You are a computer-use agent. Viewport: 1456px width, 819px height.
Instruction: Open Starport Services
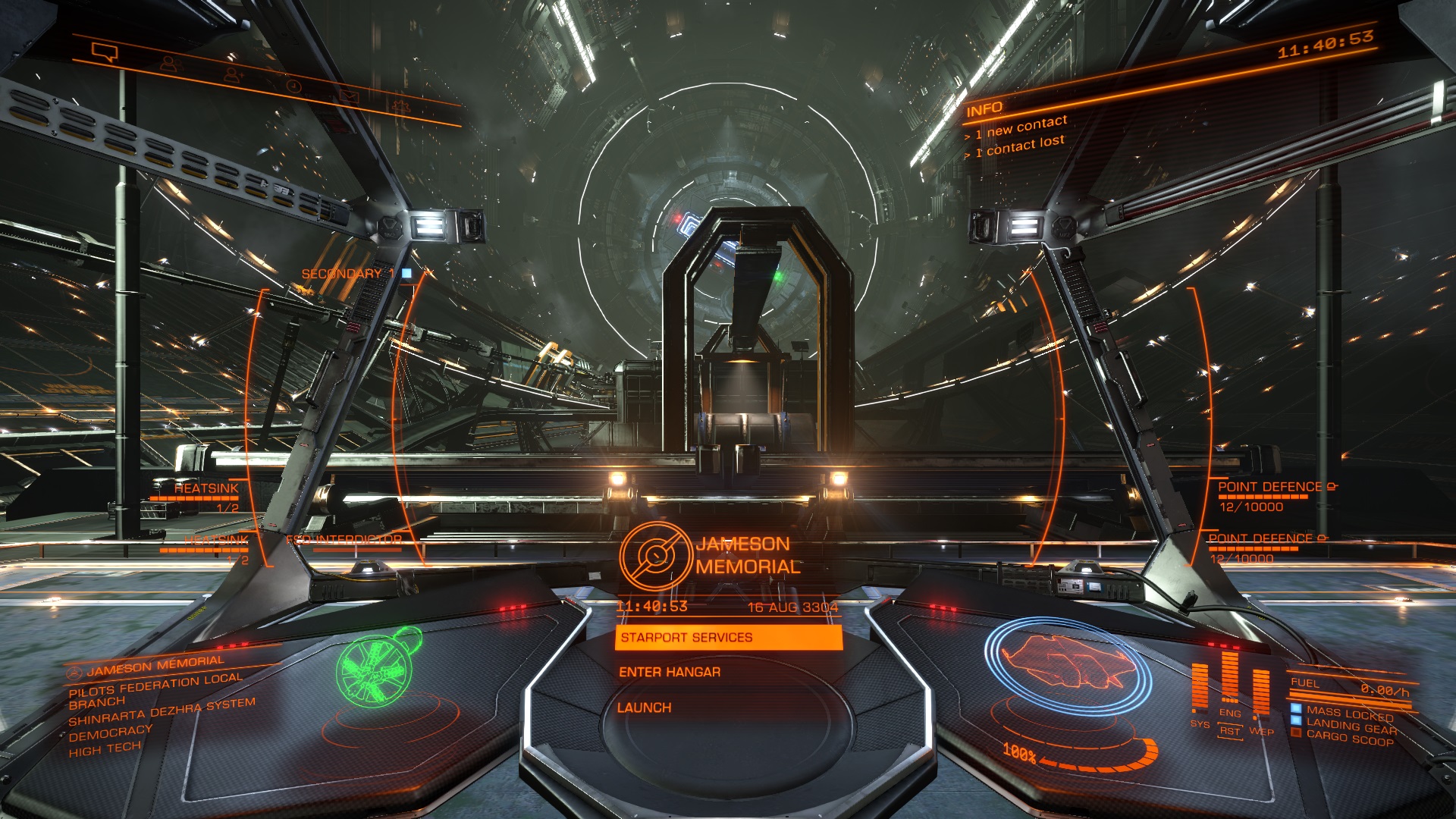(728, 638)
